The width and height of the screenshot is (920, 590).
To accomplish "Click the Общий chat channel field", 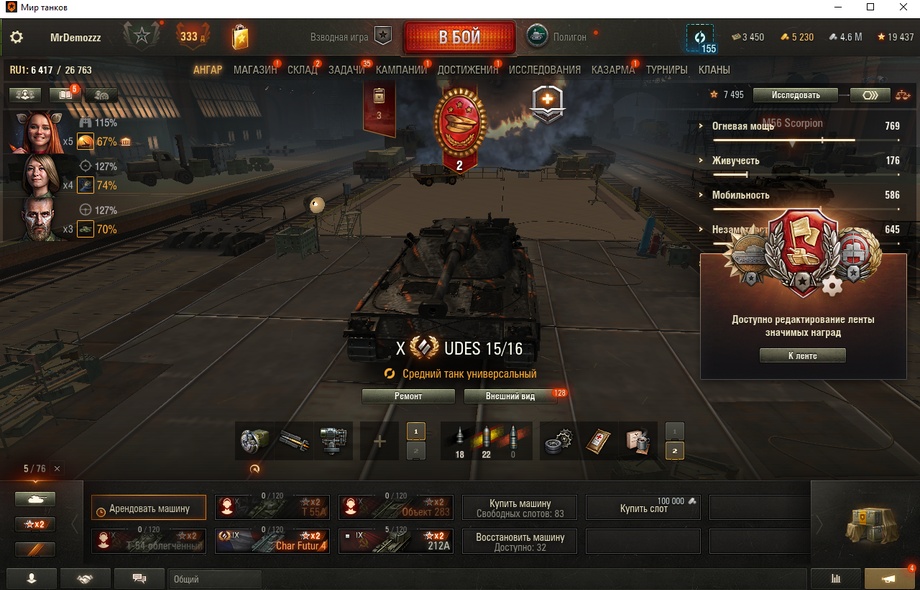I will pyautogui.click(x=215, y=578).
